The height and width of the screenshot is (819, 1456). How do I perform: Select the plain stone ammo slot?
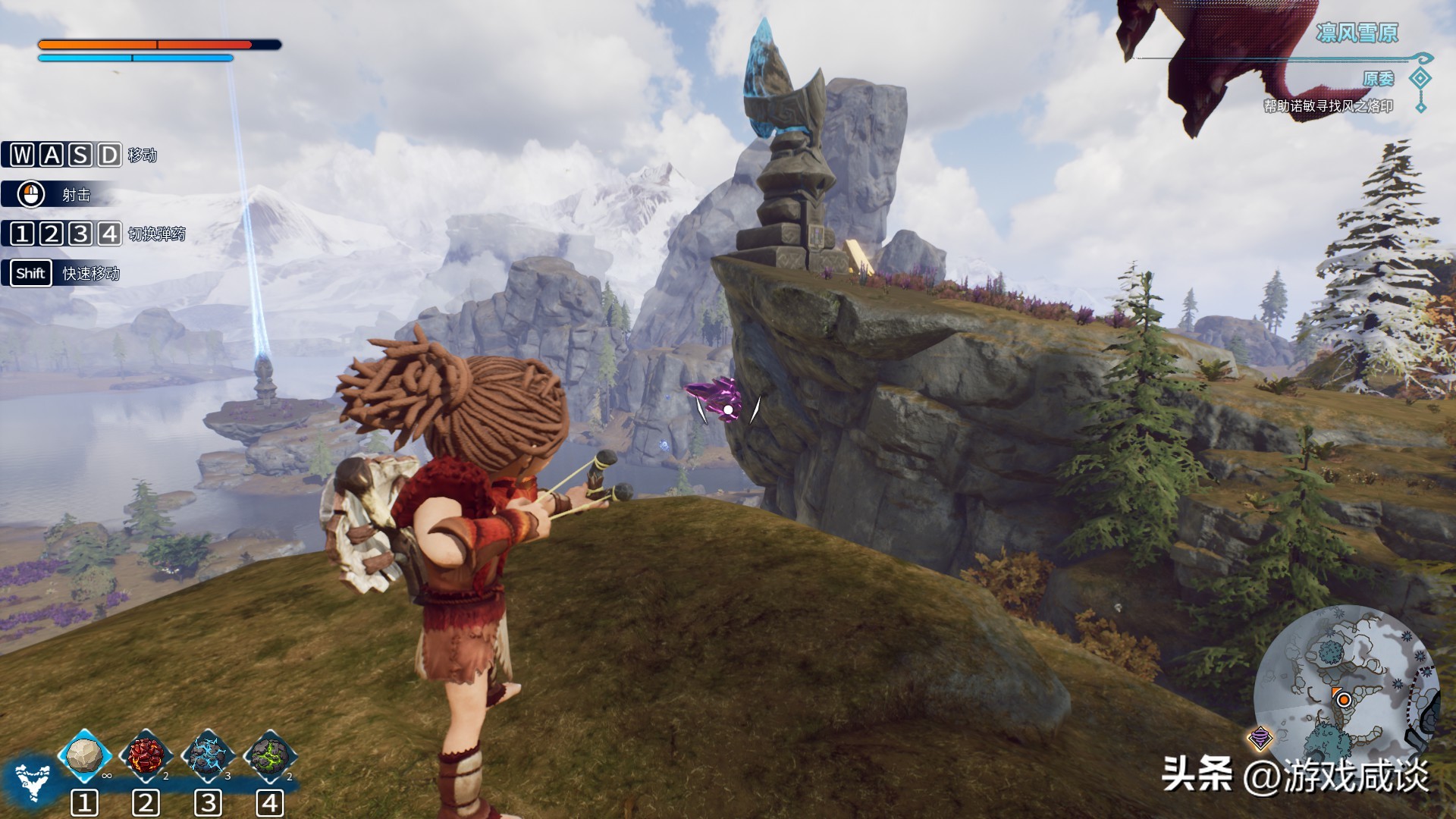84,755
